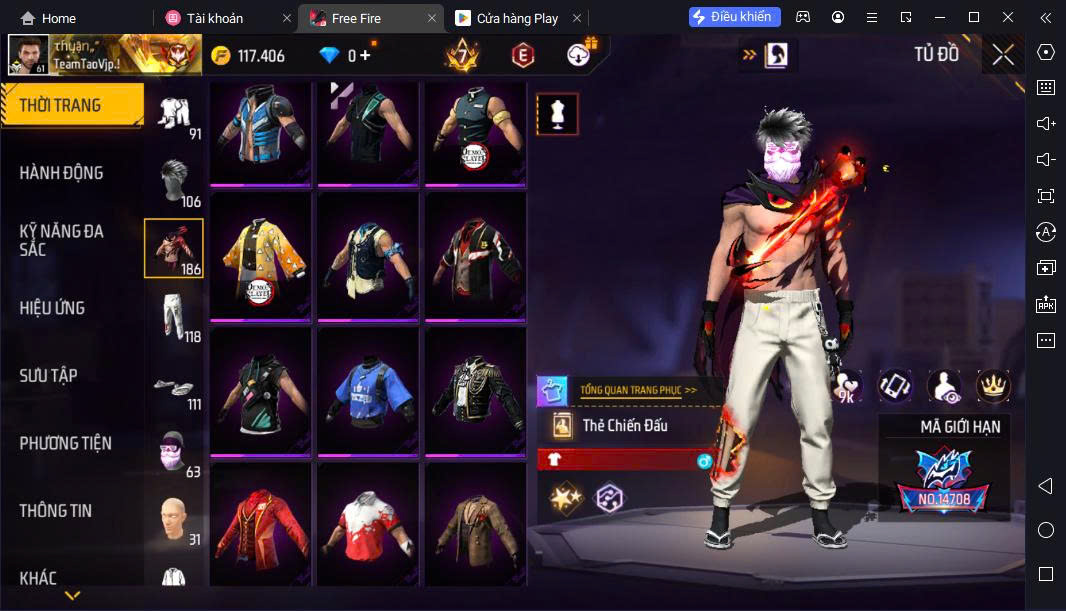Click the crown icon beside the character
Viewport: 1066px width, 611px height.
(x=993, y=386)
